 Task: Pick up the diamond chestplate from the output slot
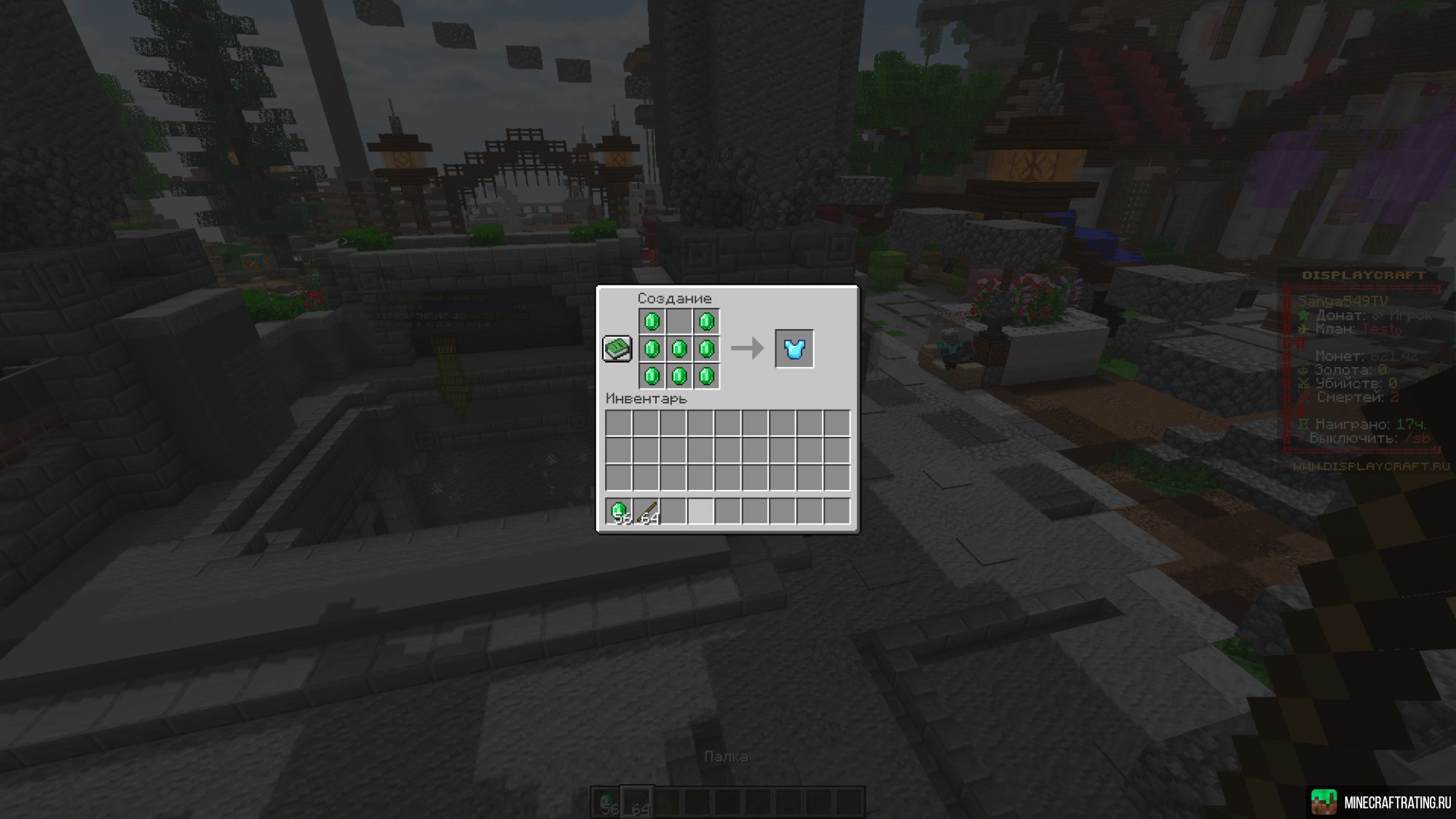tap(794, 348)
